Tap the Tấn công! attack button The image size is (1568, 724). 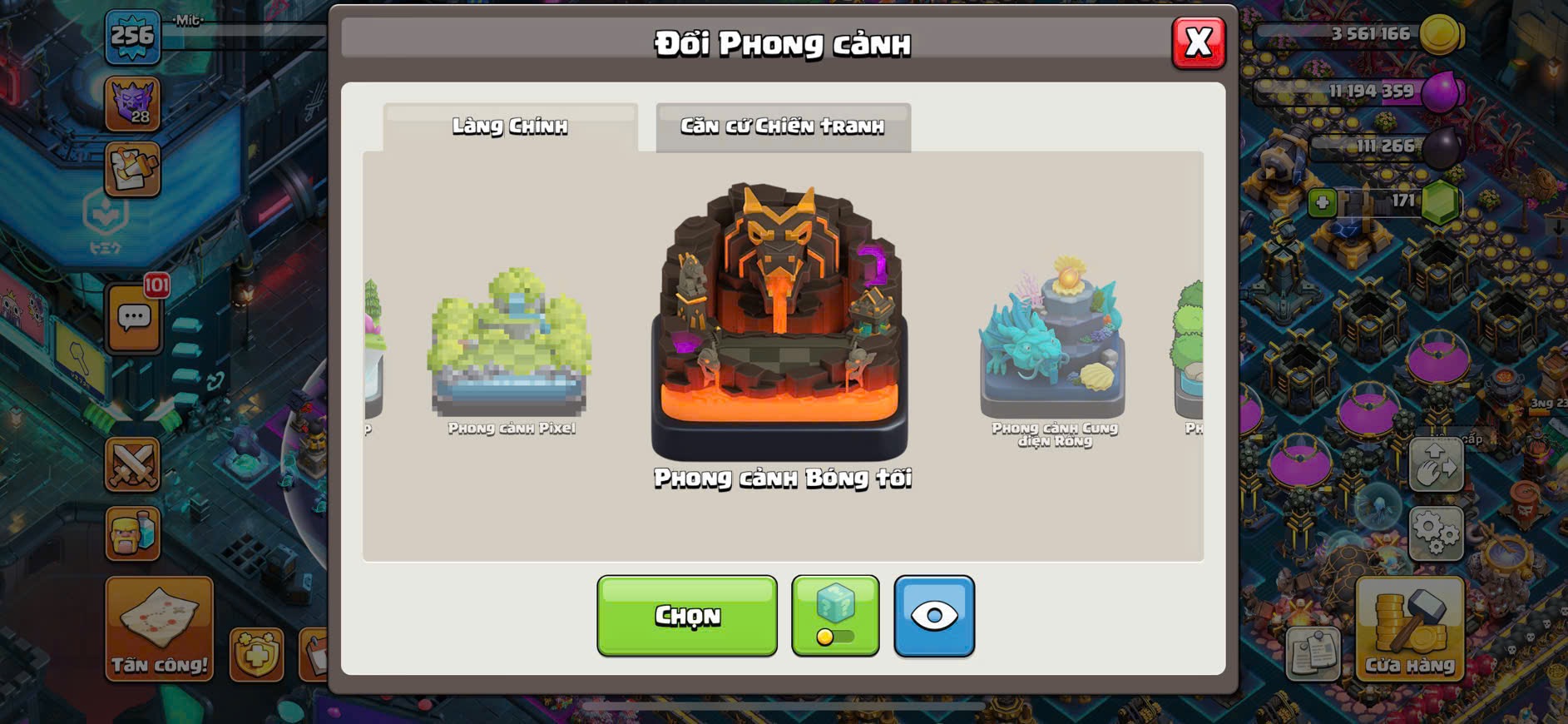(159, 629)
